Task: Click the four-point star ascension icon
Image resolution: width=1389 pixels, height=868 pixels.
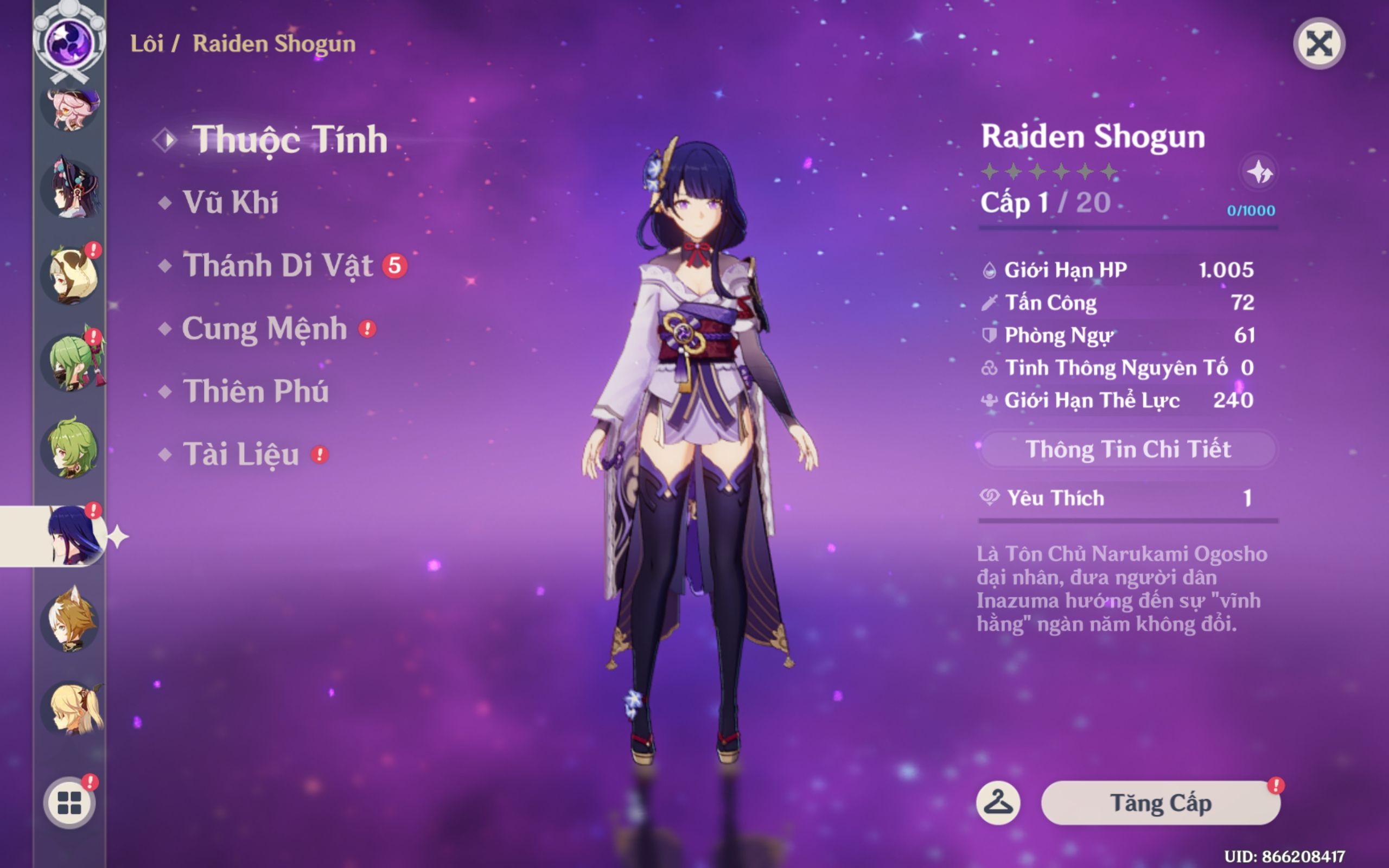Action: [1259, 171]
